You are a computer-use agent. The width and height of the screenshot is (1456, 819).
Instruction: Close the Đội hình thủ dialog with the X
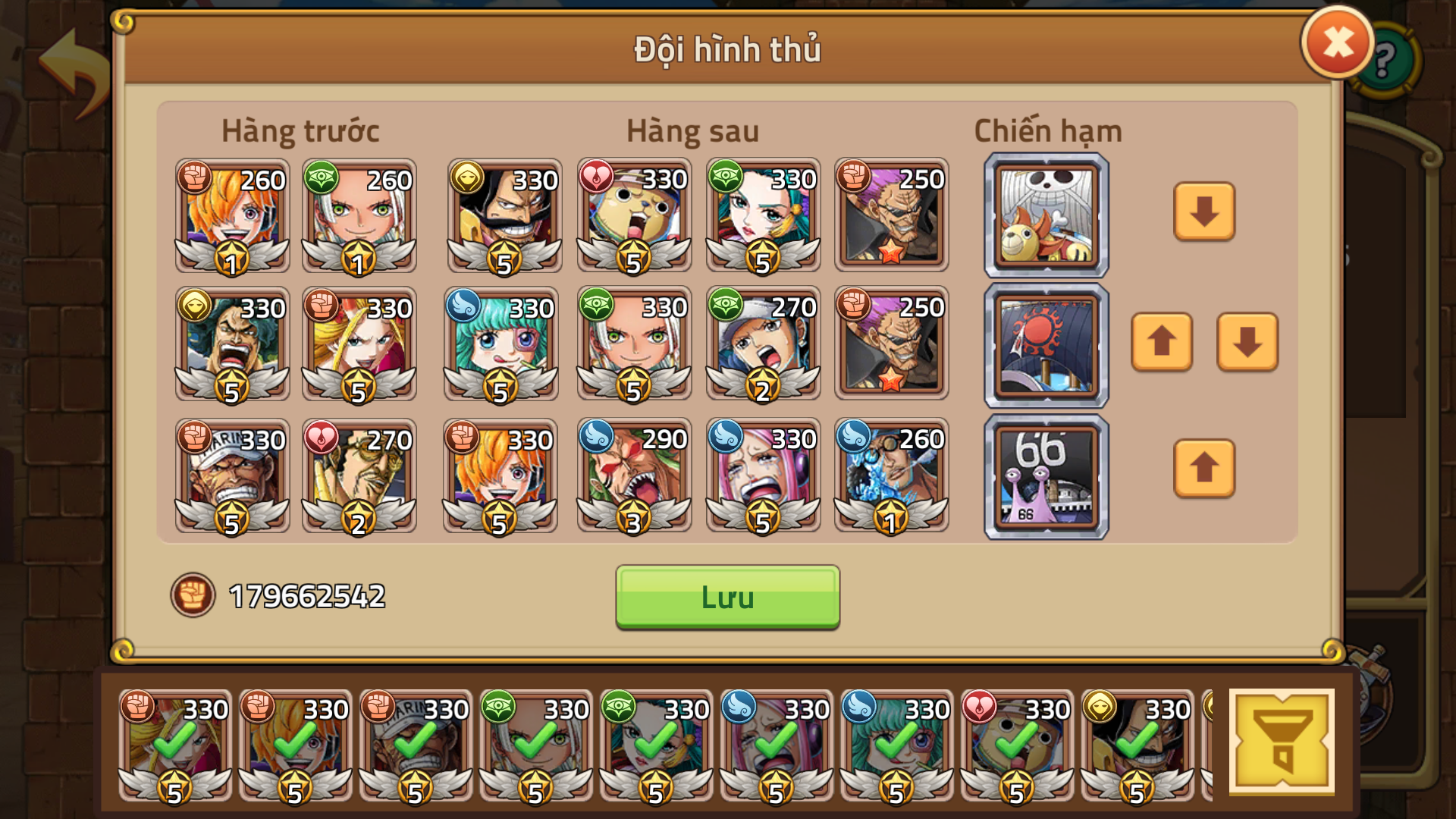tap(1337, 42)
